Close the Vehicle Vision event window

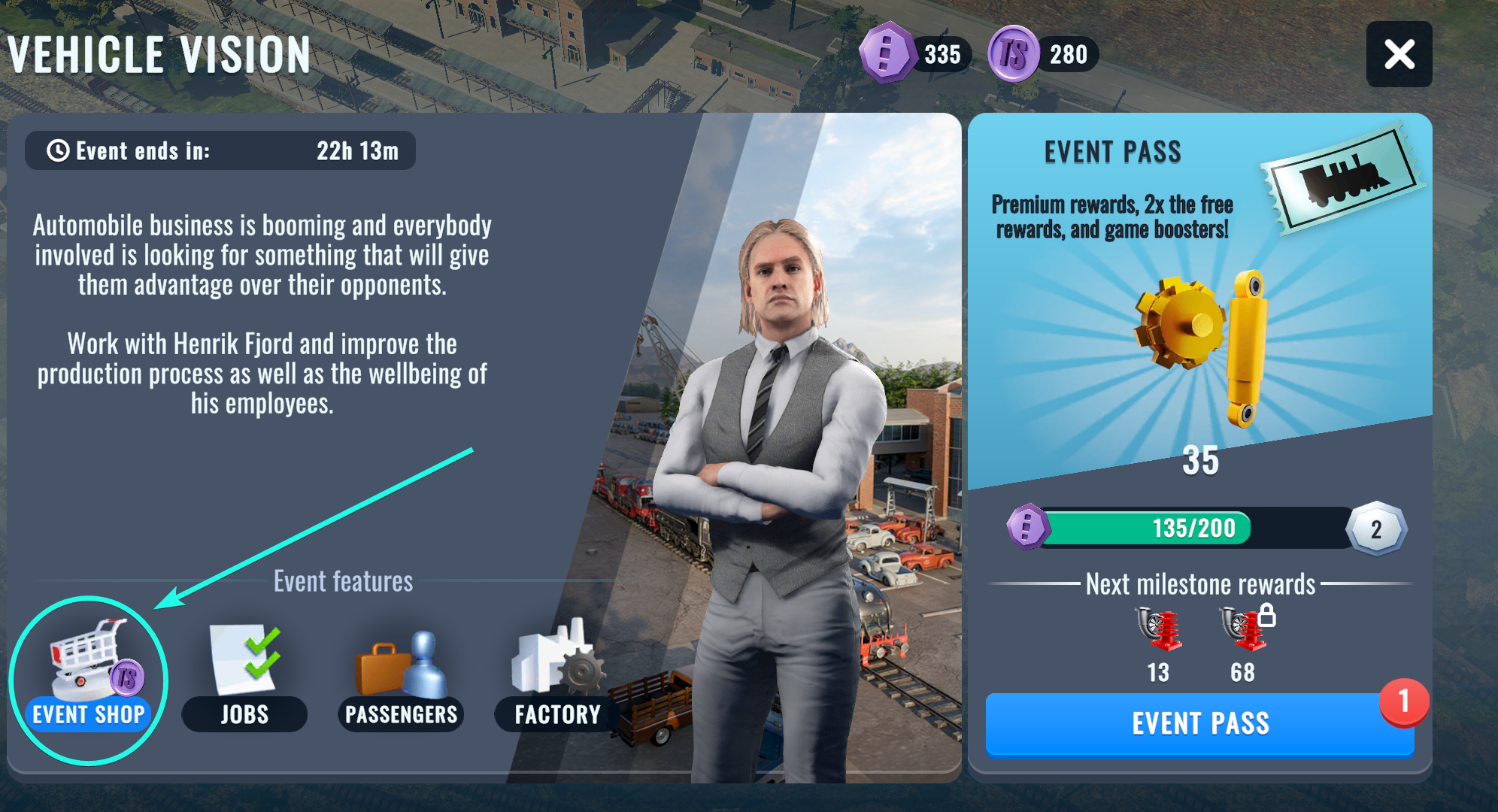click(x=1399, y=54)
